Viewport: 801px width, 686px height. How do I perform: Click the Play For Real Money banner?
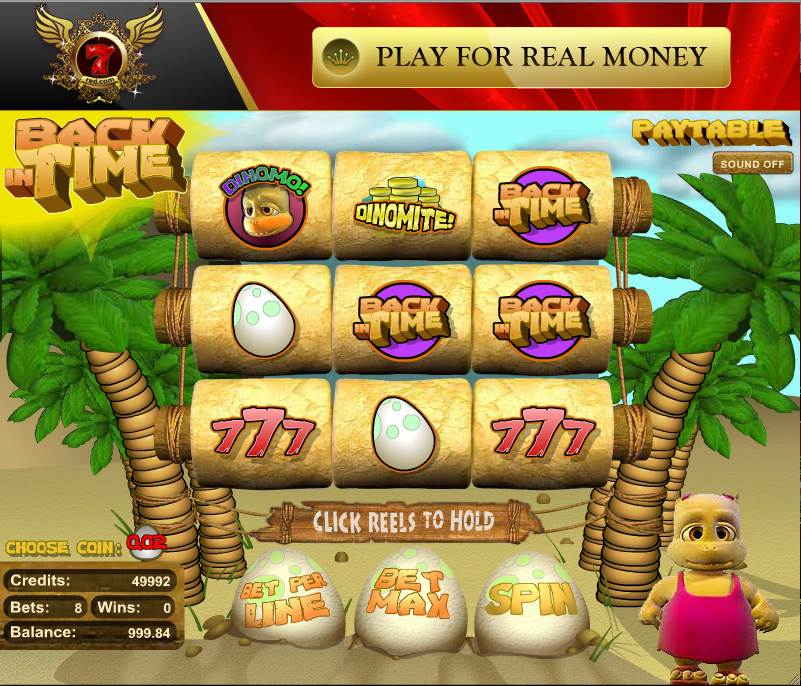(521, 57)
